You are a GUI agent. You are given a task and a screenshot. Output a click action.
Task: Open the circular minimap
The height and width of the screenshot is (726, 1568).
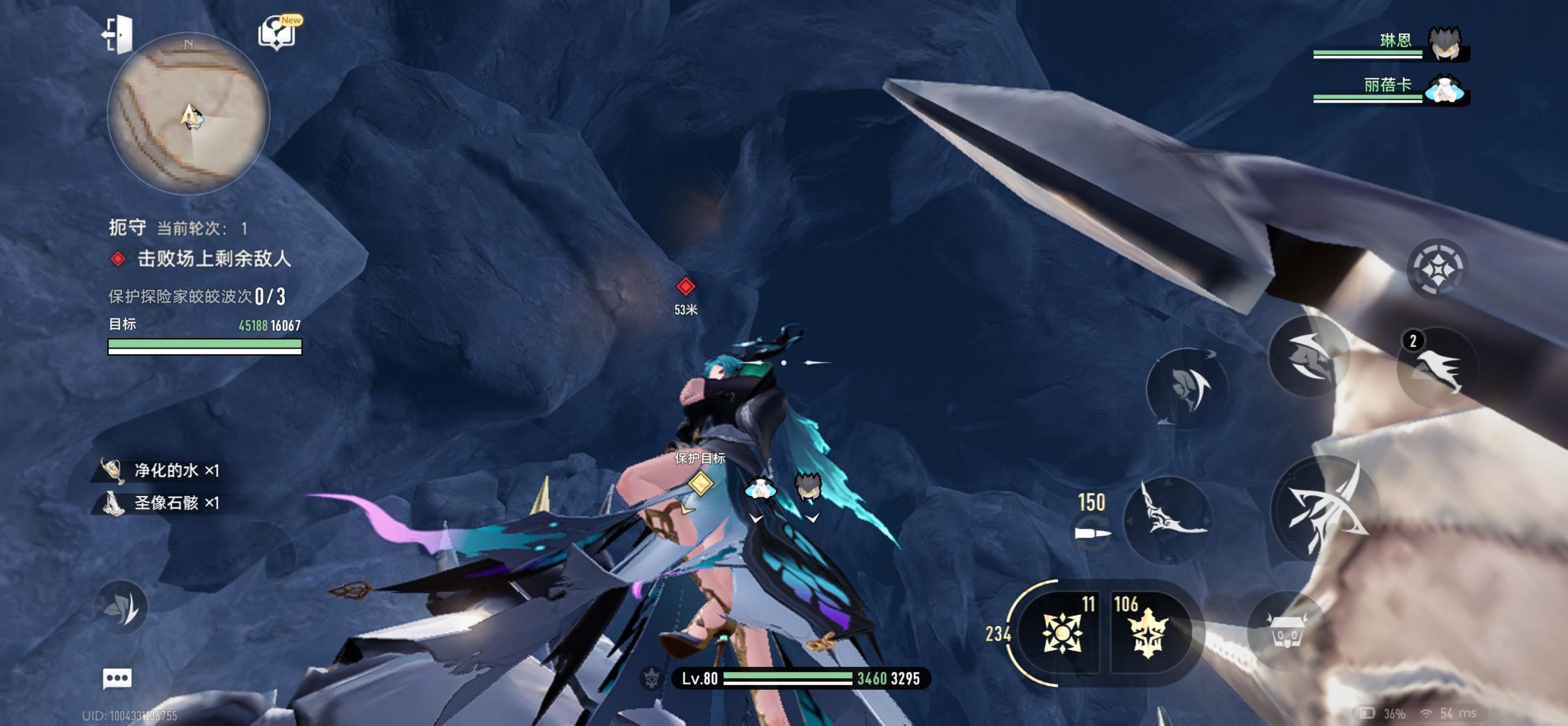pyautogui.click(x=188, y=115)
